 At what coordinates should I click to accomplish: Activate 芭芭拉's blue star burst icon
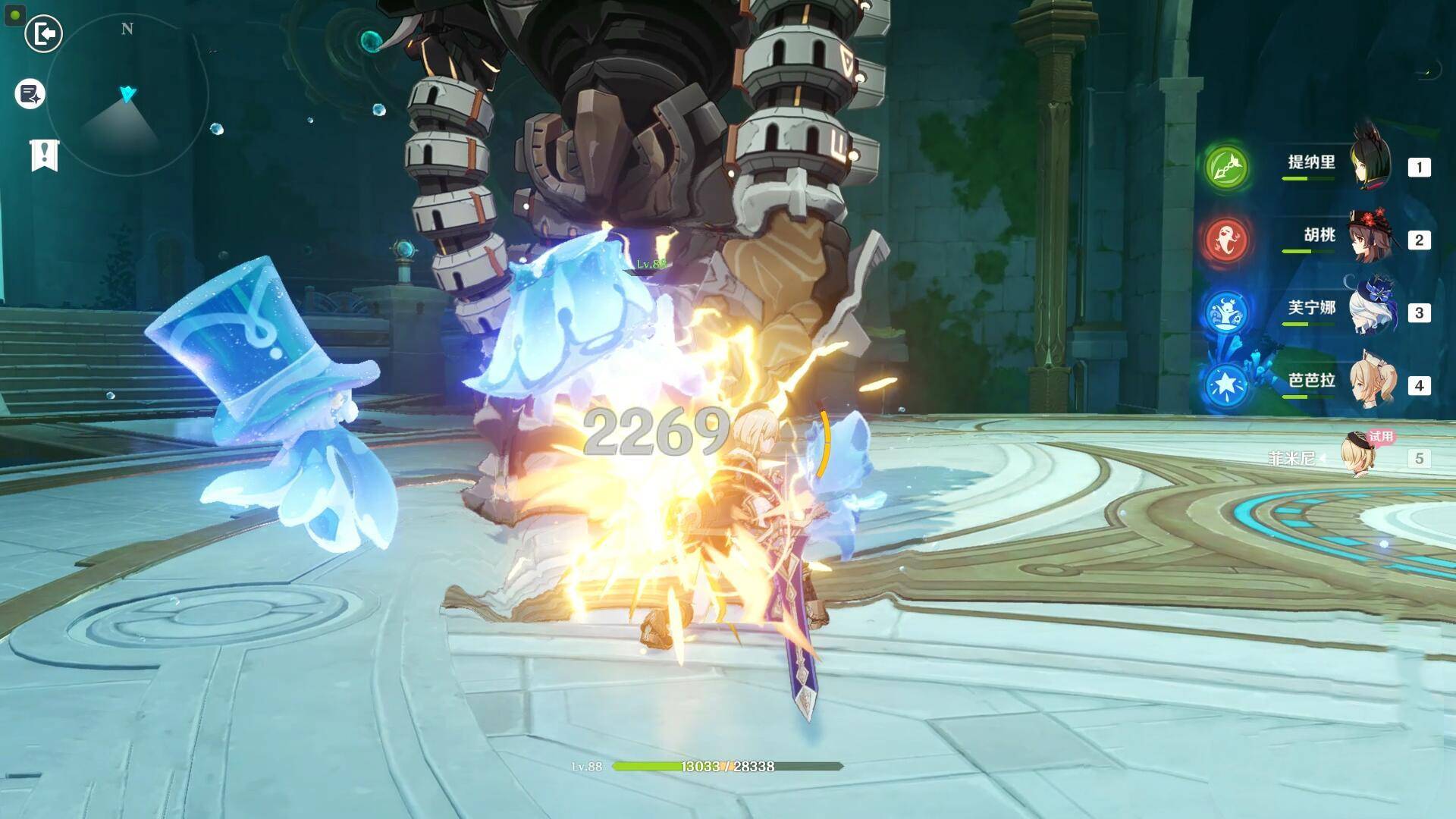1226,385
